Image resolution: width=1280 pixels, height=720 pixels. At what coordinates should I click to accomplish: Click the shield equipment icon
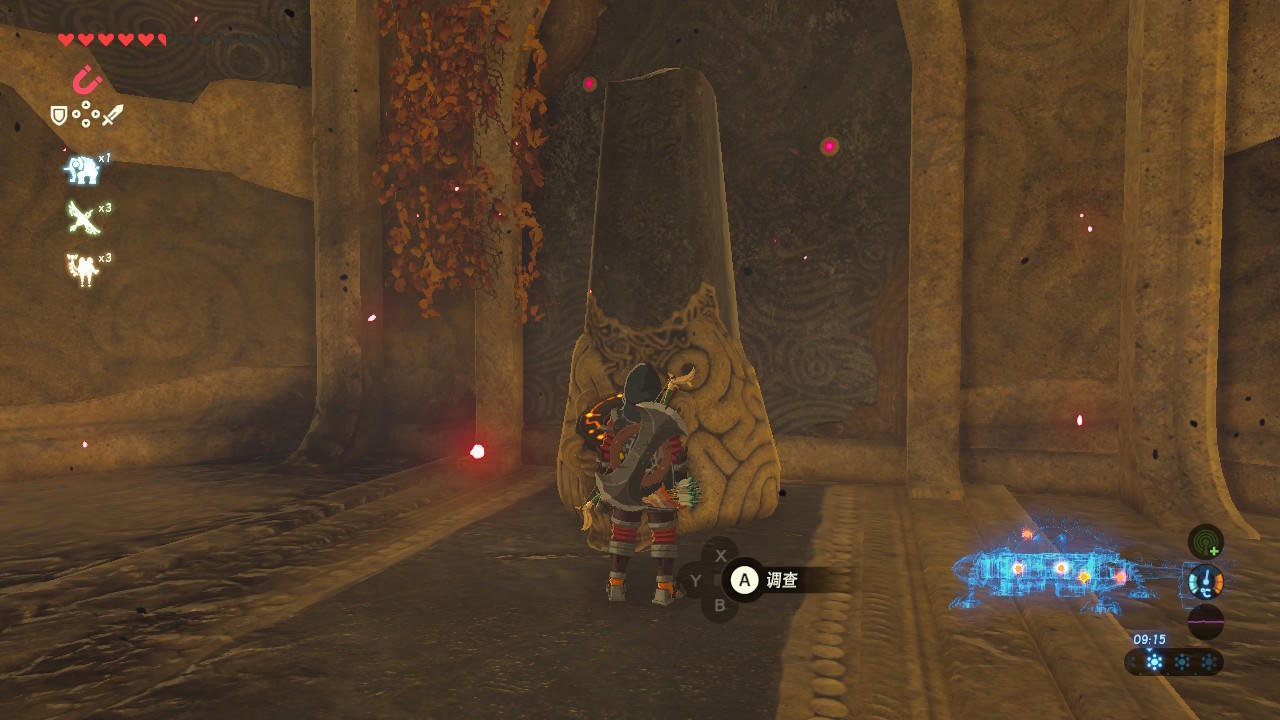[59, 116]
